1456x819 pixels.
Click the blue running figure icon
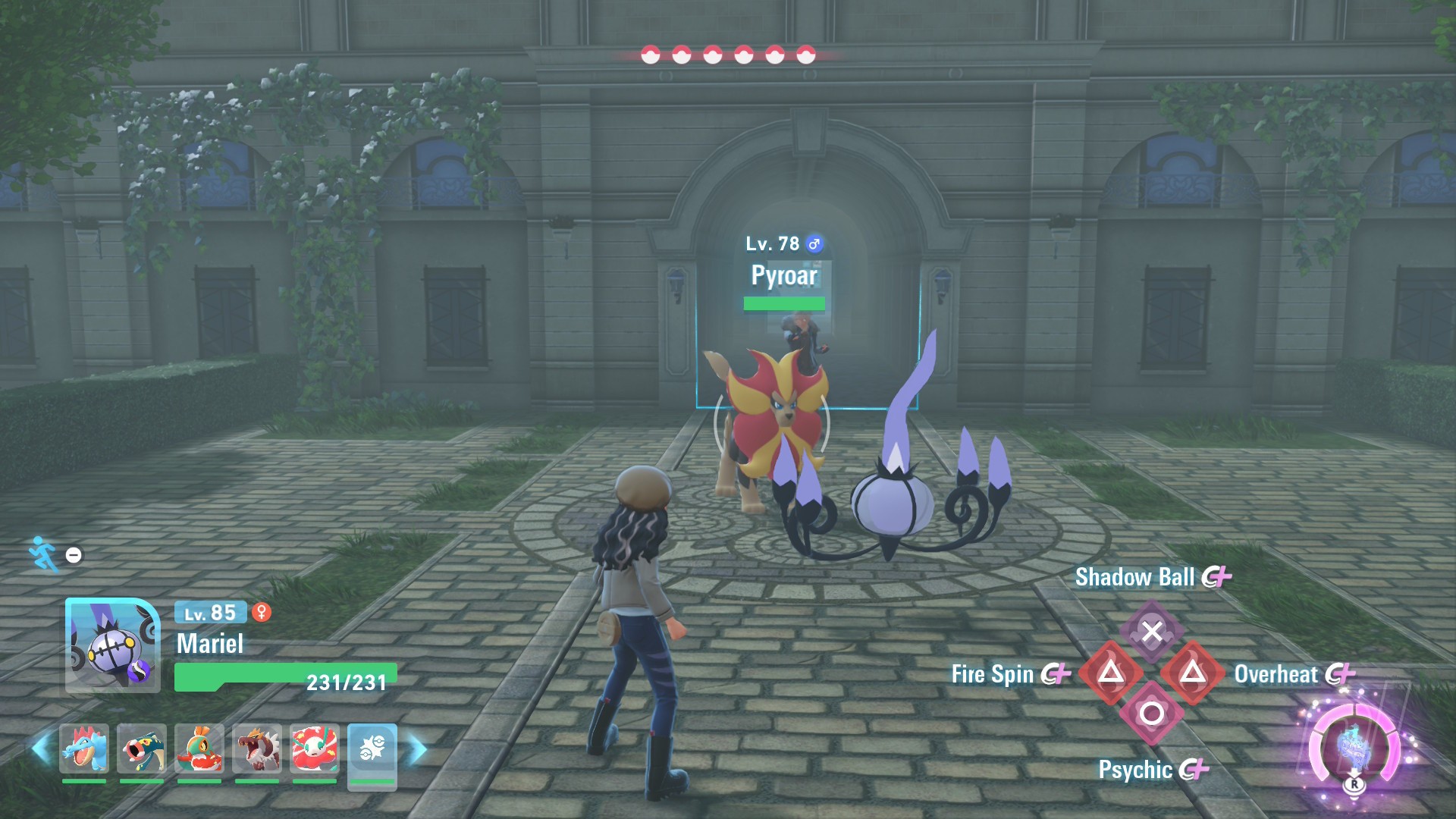pos(43,554)
